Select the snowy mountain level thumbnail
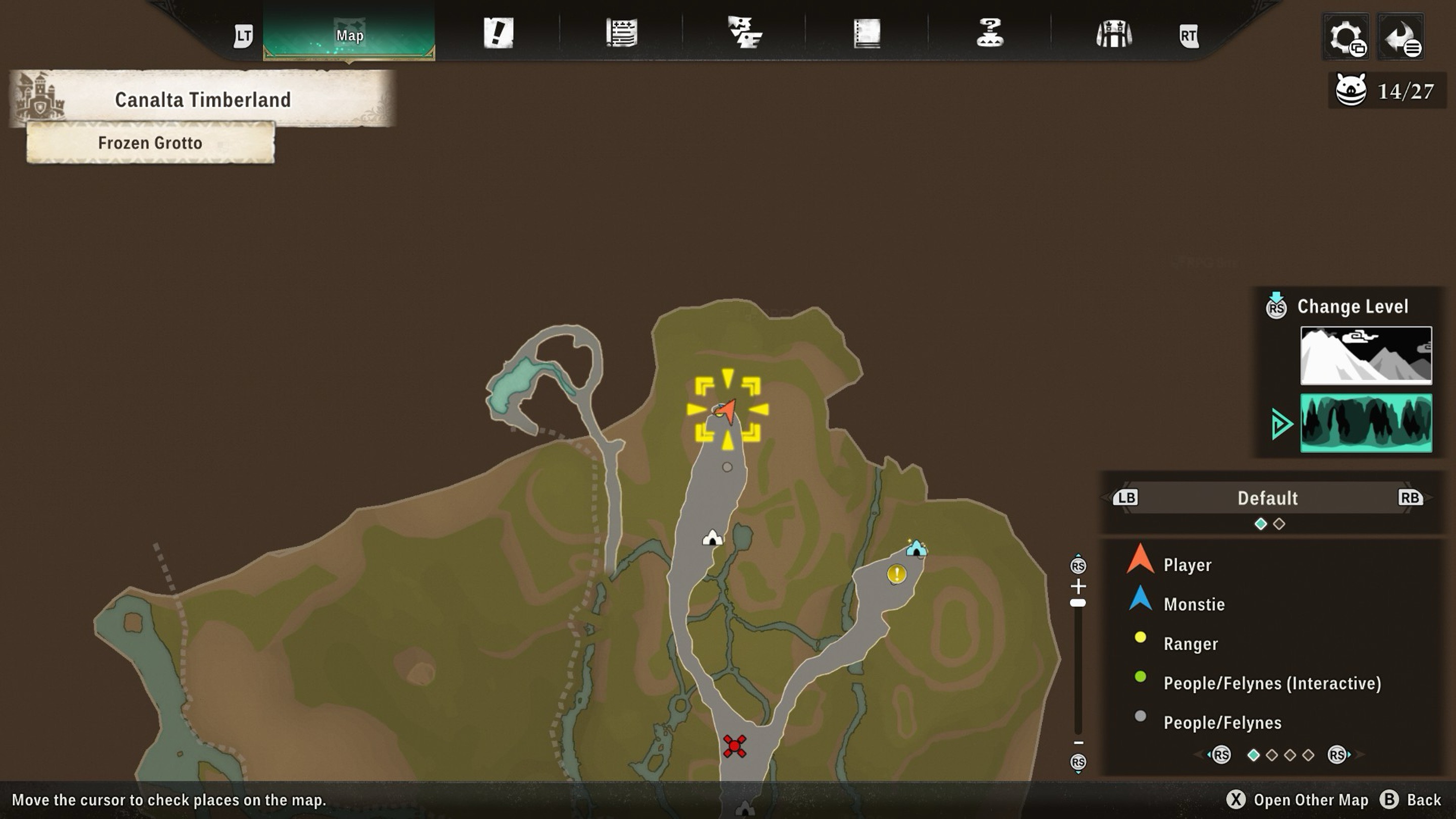Viewport: 1456px width, 819px height. coord(1366,355)
